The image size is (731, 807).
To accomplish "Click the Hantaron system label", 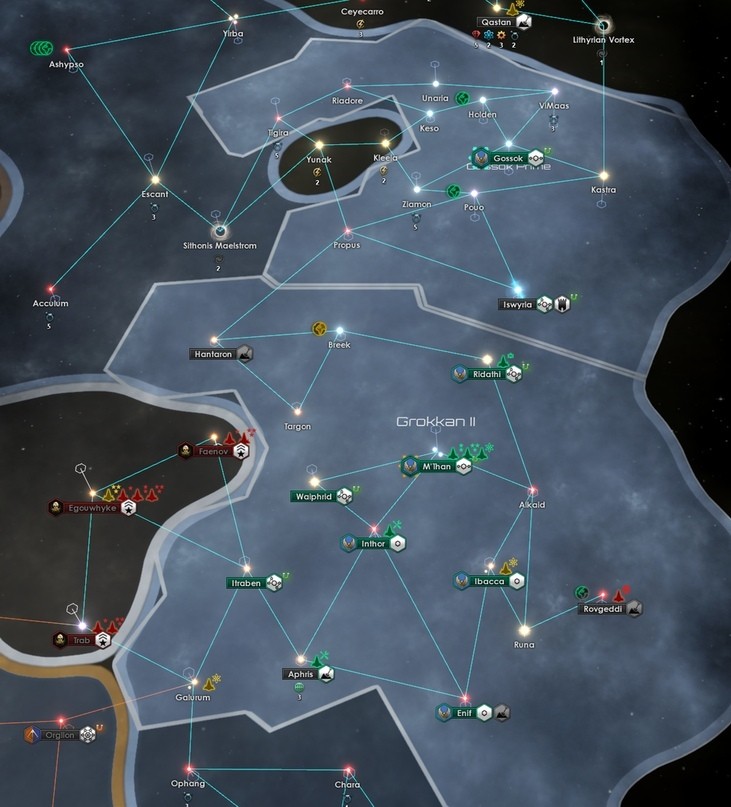I will coord(212,354).
